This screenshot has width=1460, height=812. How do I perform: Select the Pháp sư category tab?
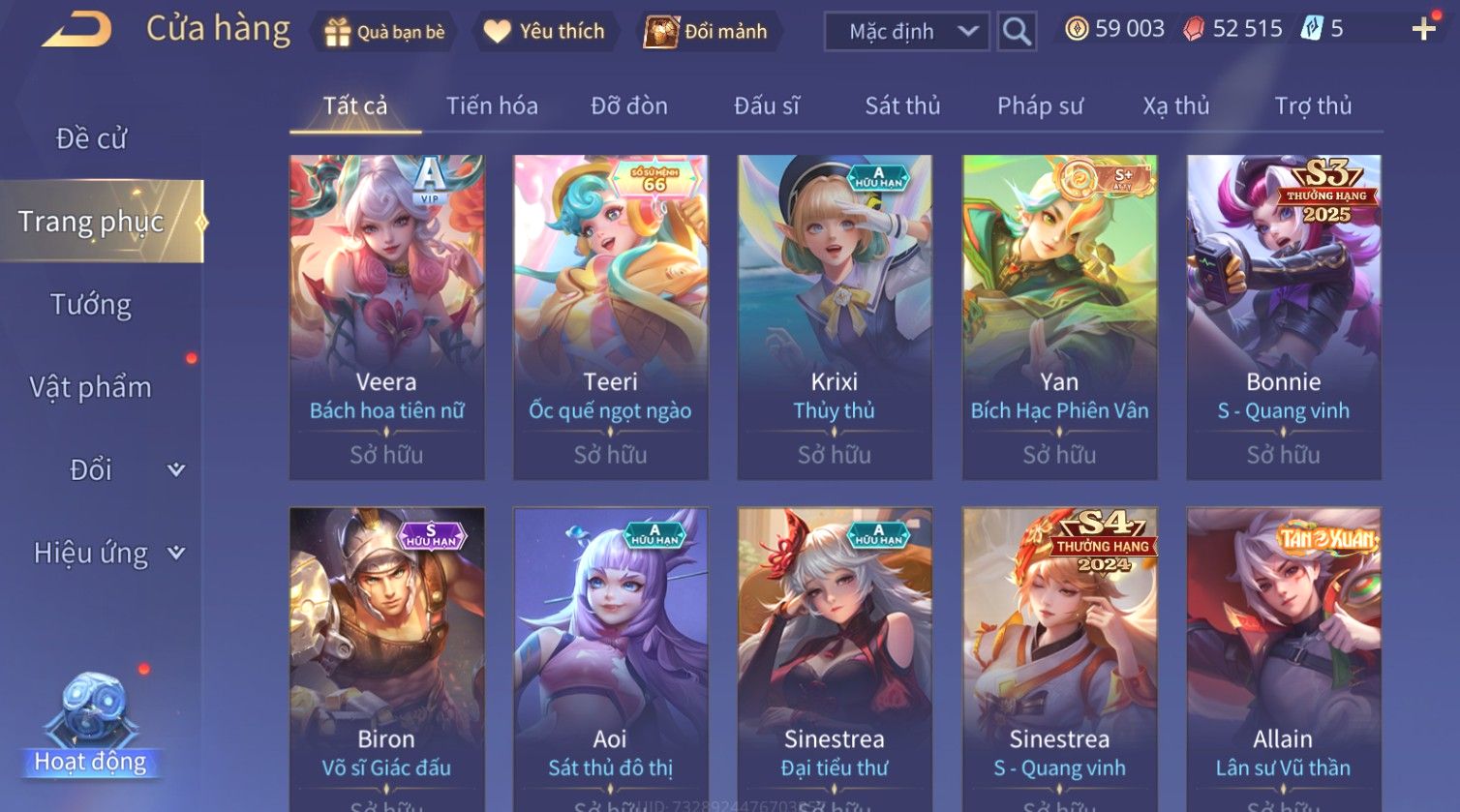[x=1040, y=105]
